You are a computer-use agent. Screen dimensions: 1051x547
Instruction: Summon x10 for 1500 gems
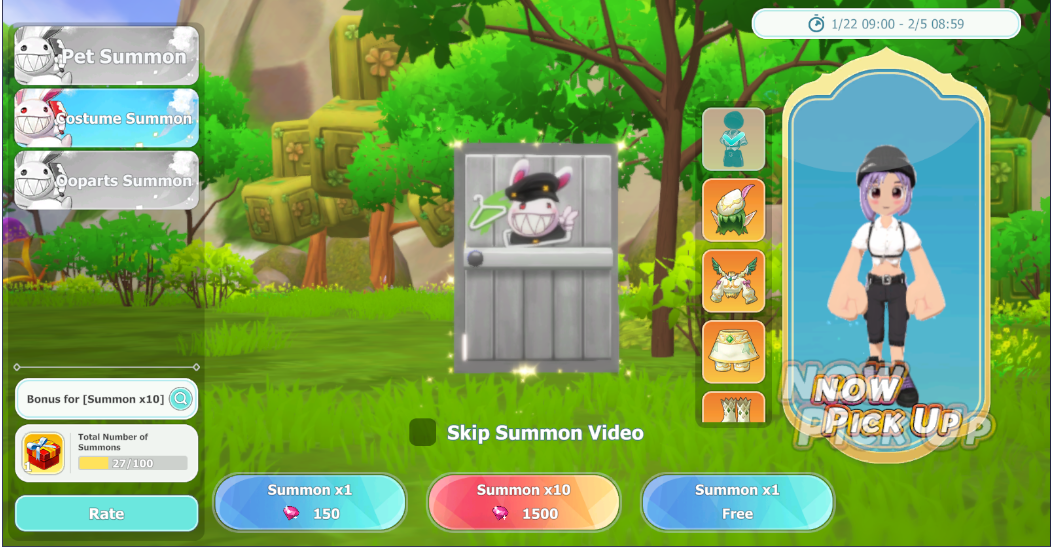[x=523, y=502]
